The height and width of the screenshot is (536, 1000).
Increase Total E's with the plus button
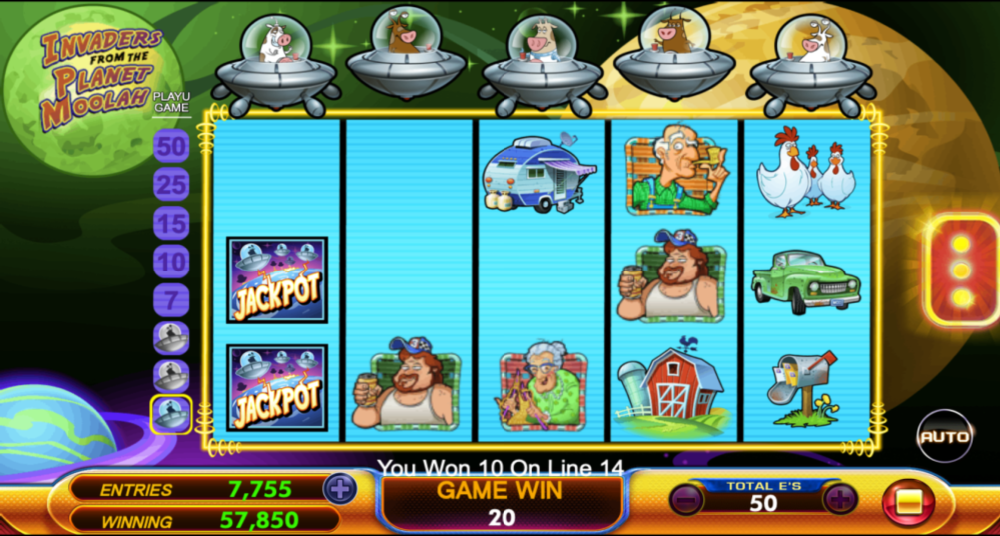(x=839, y=498)
